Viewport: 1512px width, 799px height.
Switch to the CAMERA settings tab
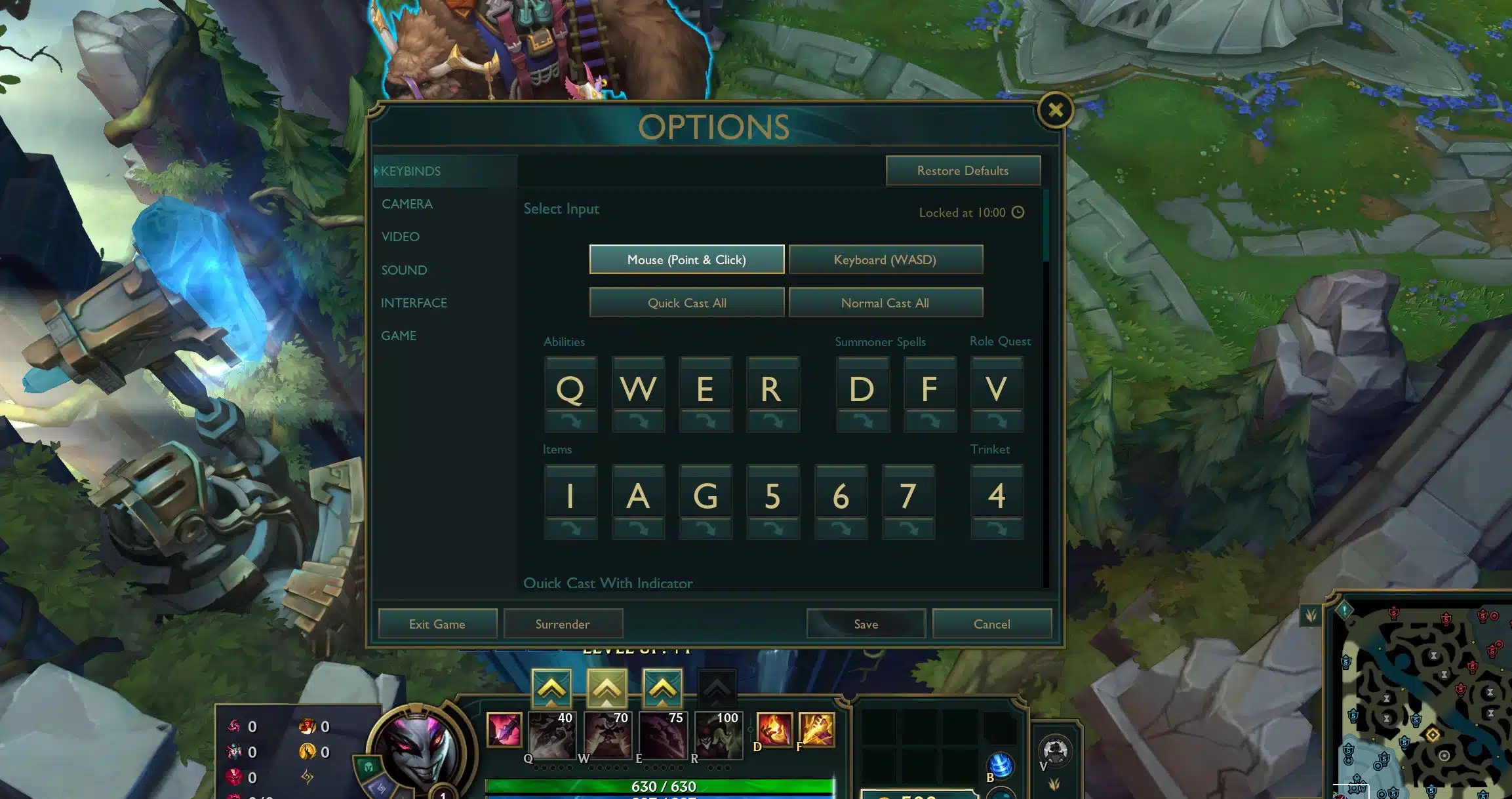pos(407,203)
